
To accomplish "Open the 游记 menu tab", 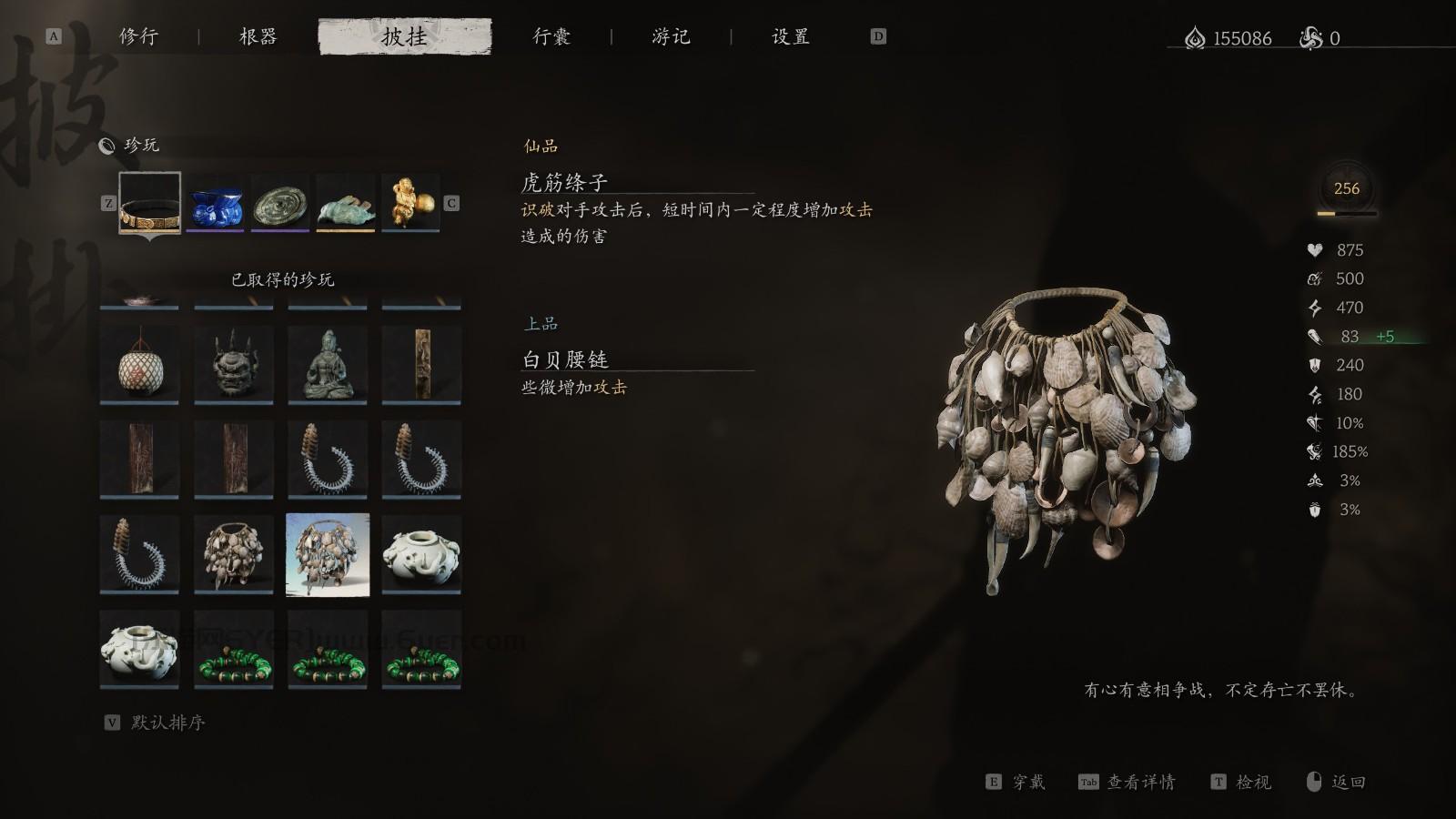I will point(671,37).
